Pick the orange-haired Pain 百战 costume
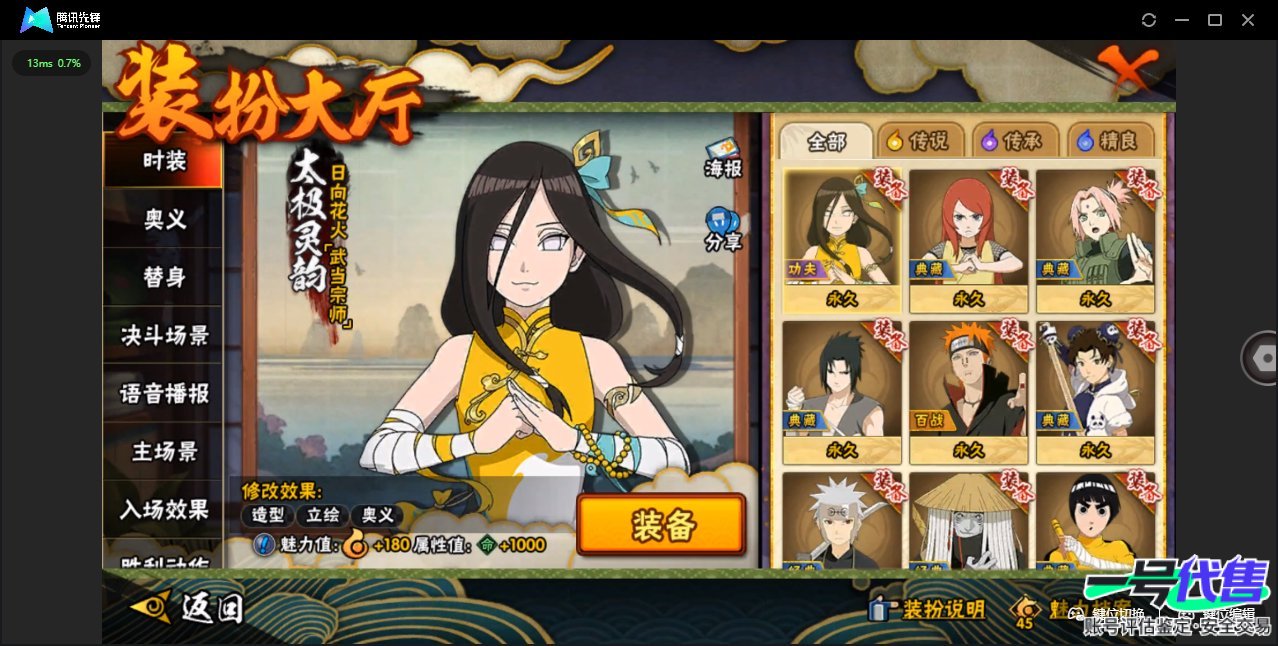1278x646 pixels. pyautogui.click(x=968, y=392)
